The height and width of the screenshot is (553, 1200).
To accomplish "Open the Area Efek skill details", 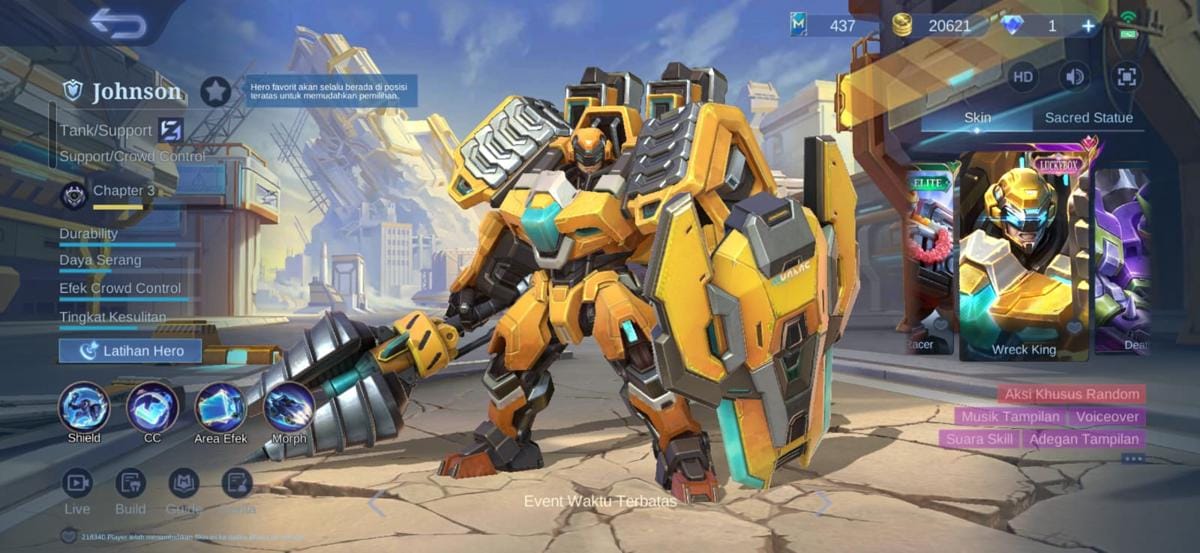I will click(221, 407).
